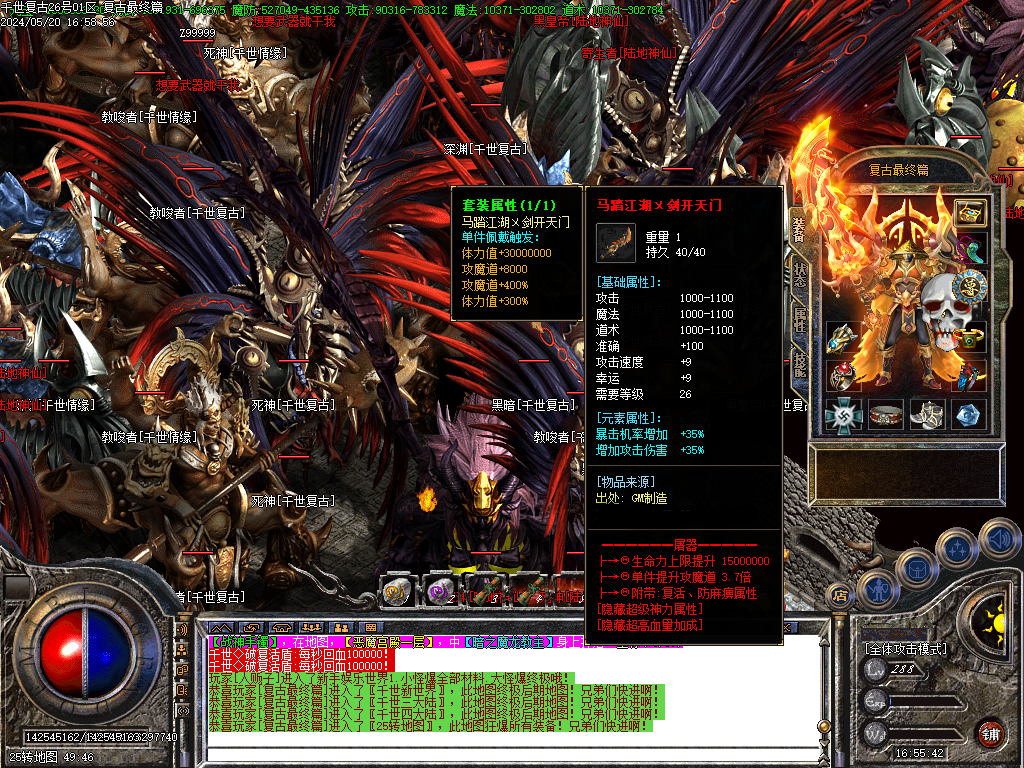
Task: Click the red gem ring slot
Action: (x=843, y=376)
